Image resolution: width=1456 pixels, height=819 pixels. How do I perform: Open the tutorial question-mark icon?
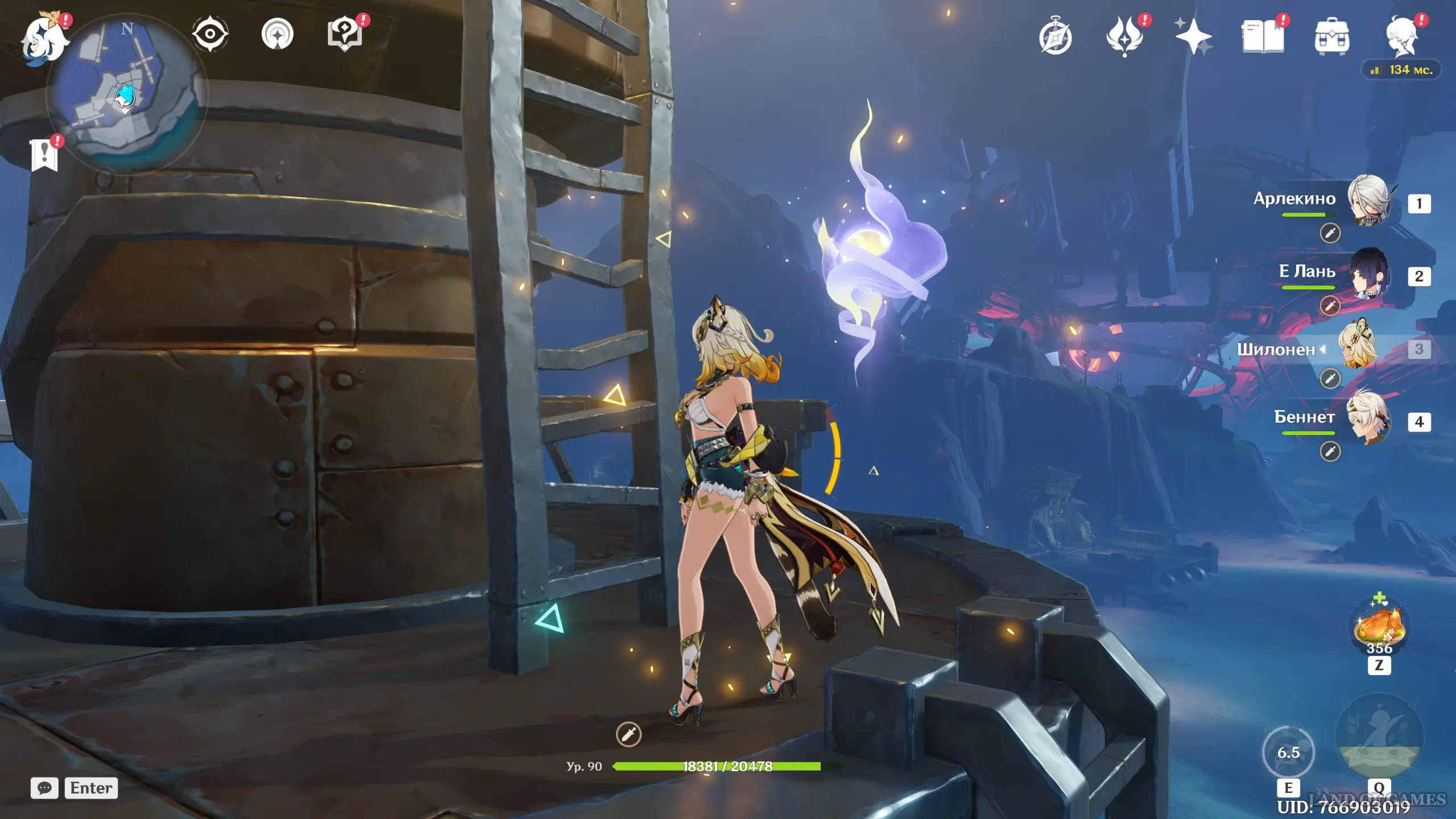(345, 34)
